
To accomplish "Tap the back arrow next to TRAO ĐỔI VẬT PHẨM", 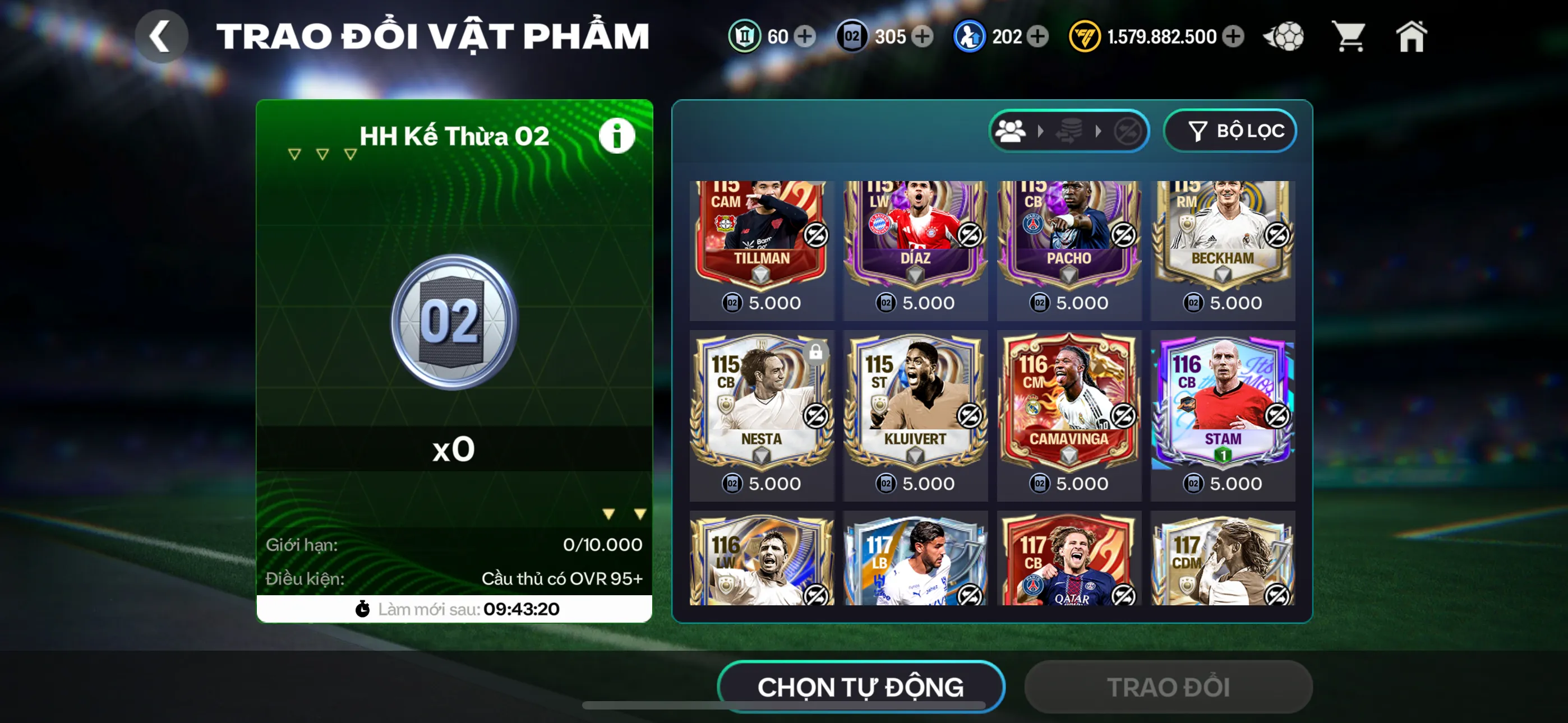I will point(161,36).
